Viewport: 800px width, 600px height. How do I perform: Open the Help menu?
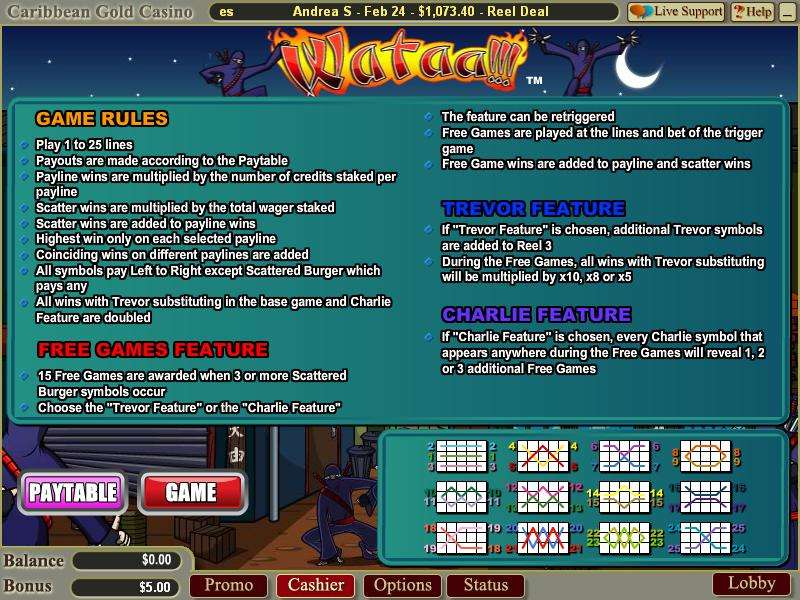coord(752,12)
